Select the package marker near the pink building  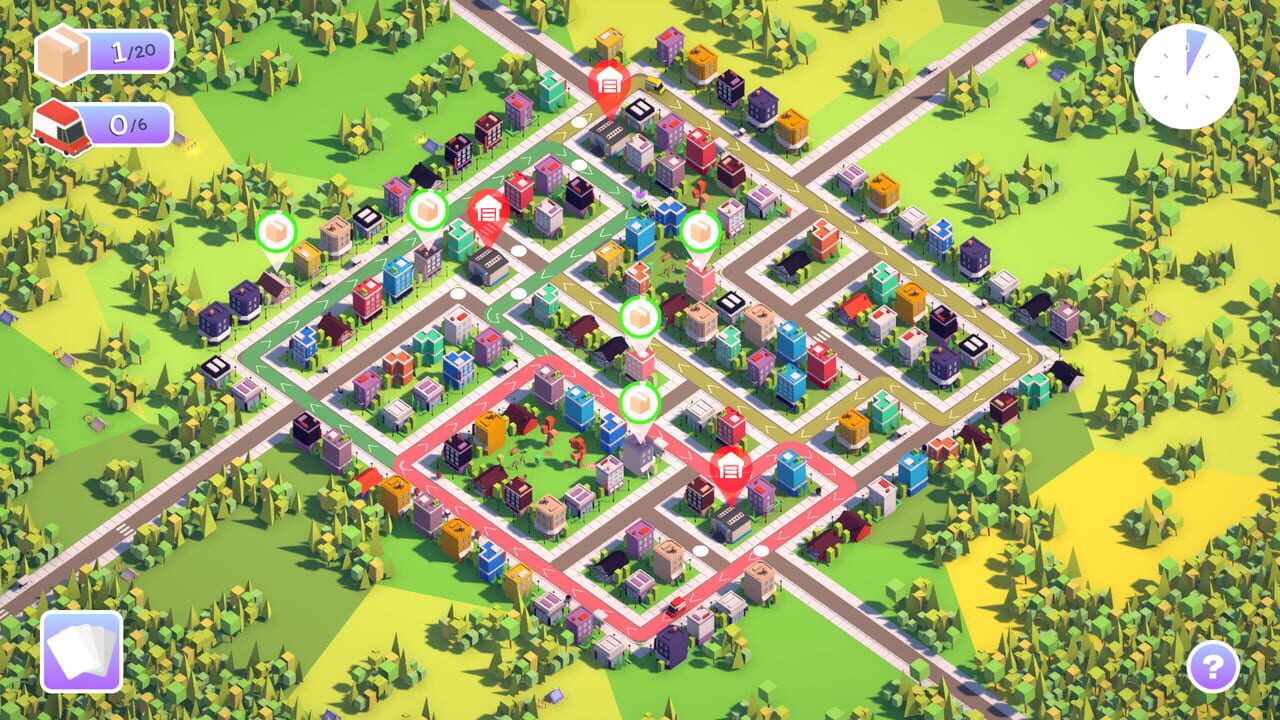tap(702, 232)
